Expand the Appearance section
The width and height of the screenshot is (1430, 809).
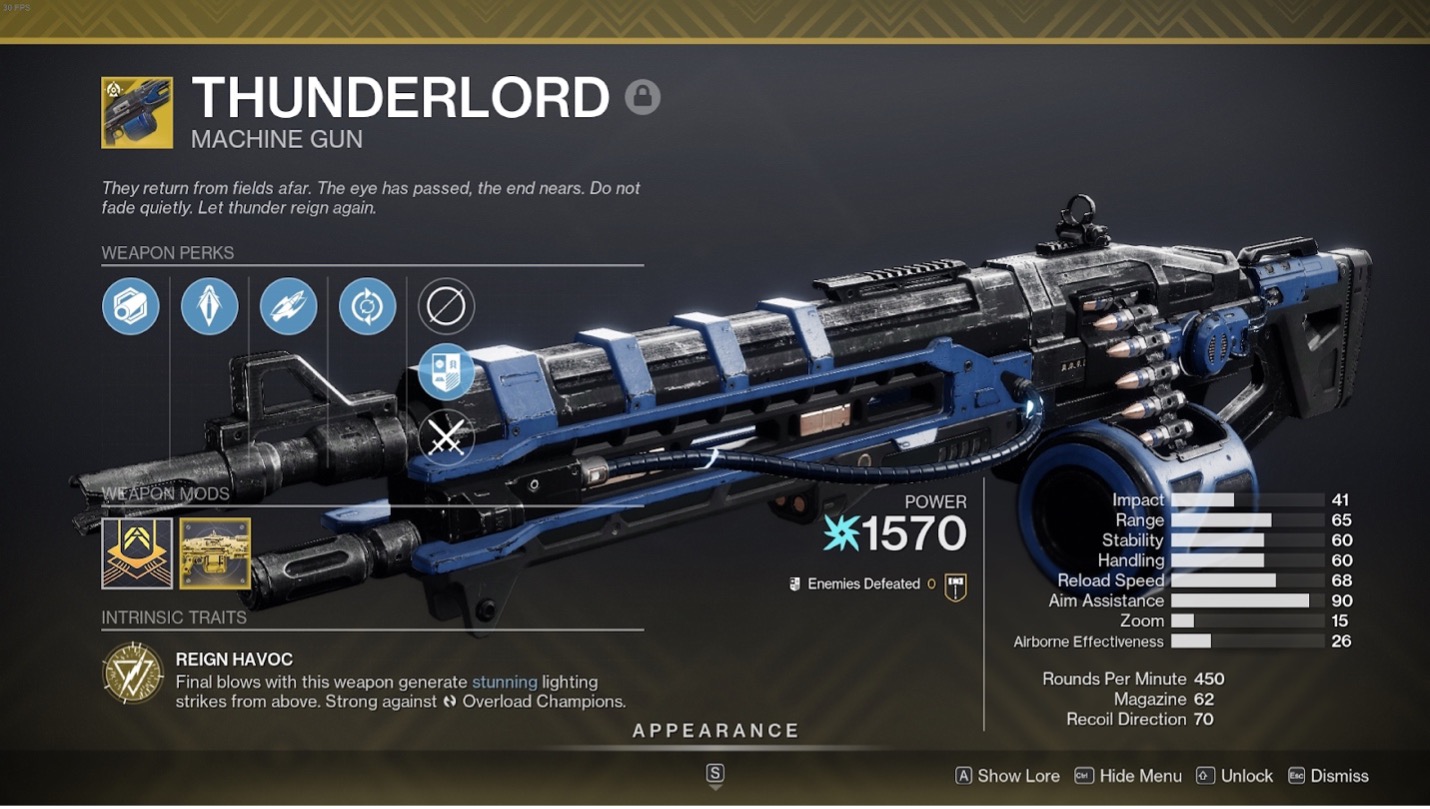tap(715, 730)
